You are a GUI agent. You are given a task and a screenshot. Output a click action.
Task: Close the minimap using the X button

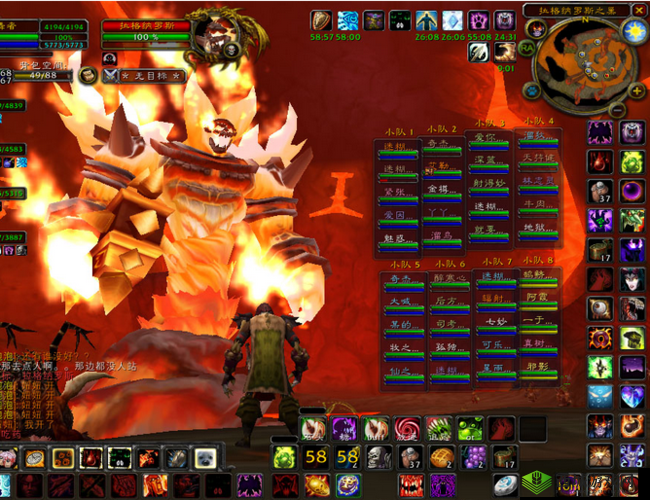click(641, 10)
